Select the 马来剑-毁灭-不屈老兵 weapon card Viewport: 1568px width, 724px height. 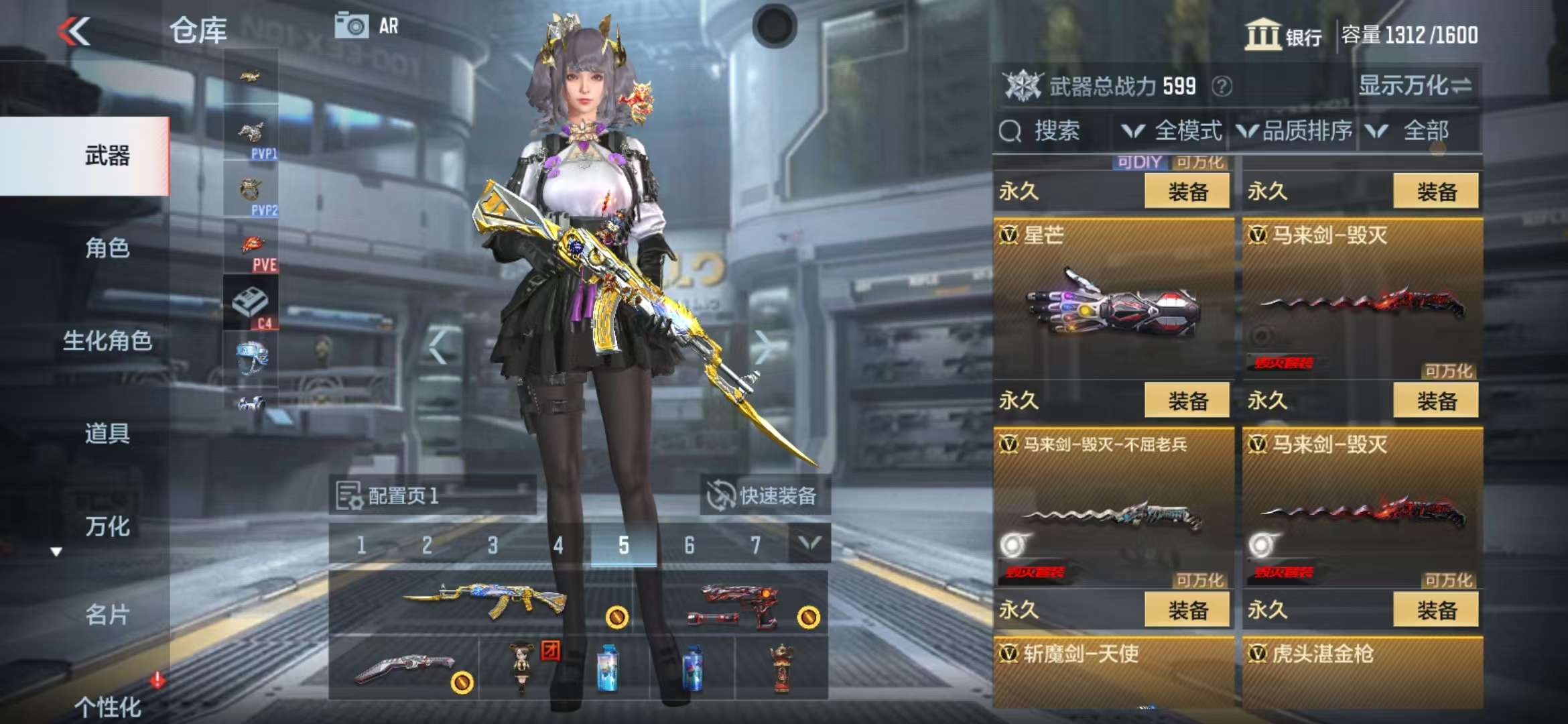tap(1113, 509)
